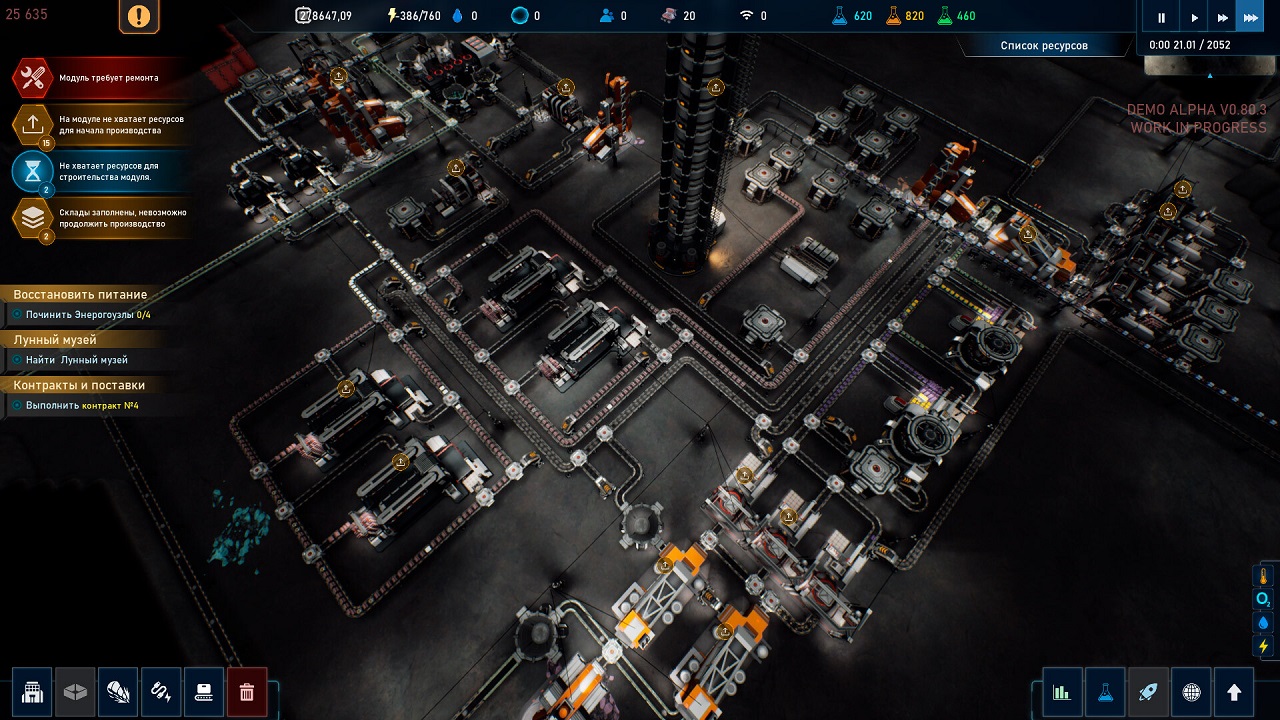Open the buildings construction menu

pos(33,691)
